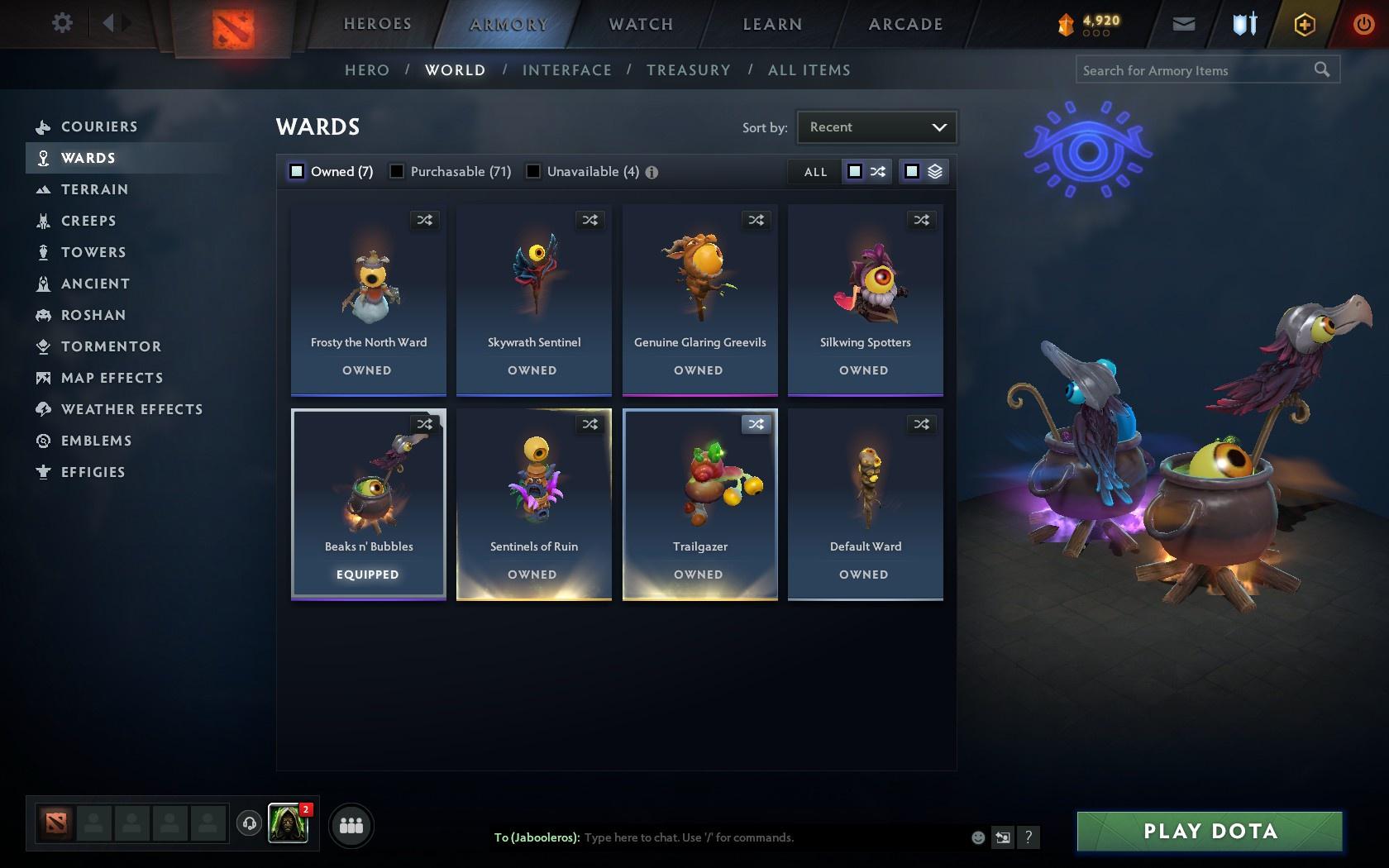Open the Wards section in sidebar
Screen dimensions: 1389x868
tap(89, 157)
